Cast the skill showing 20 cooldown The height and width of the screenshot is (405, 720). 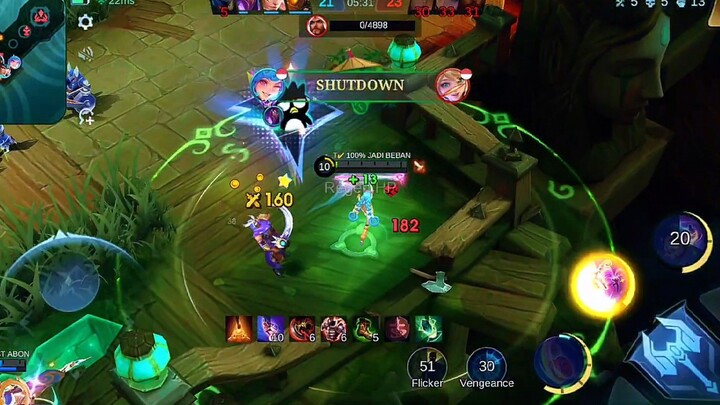(x=682, y=240)
